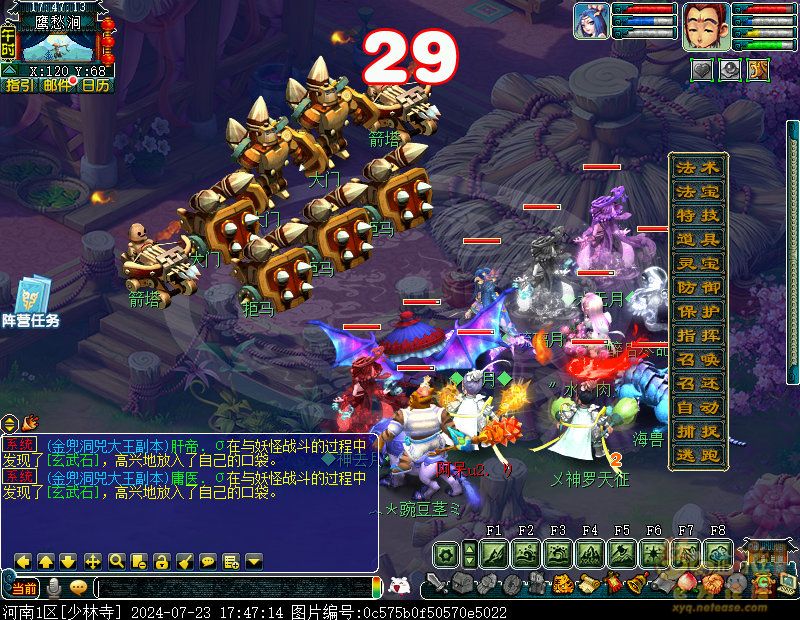
Task: Choose the 防御 defend command
Action: (698, 287)
